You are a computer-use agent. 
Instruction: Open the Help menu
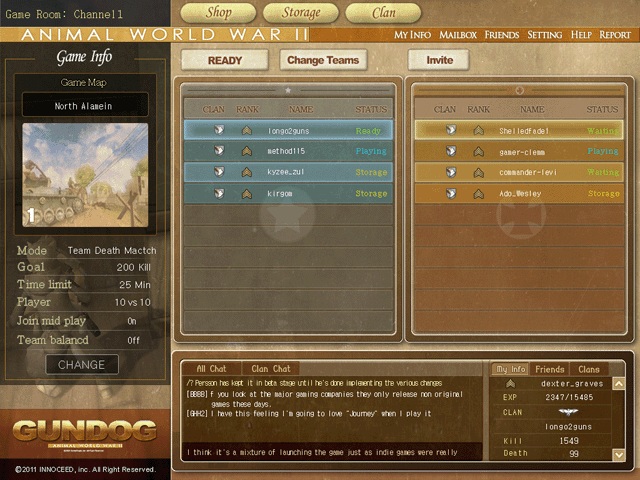click(x=581, y=35)
